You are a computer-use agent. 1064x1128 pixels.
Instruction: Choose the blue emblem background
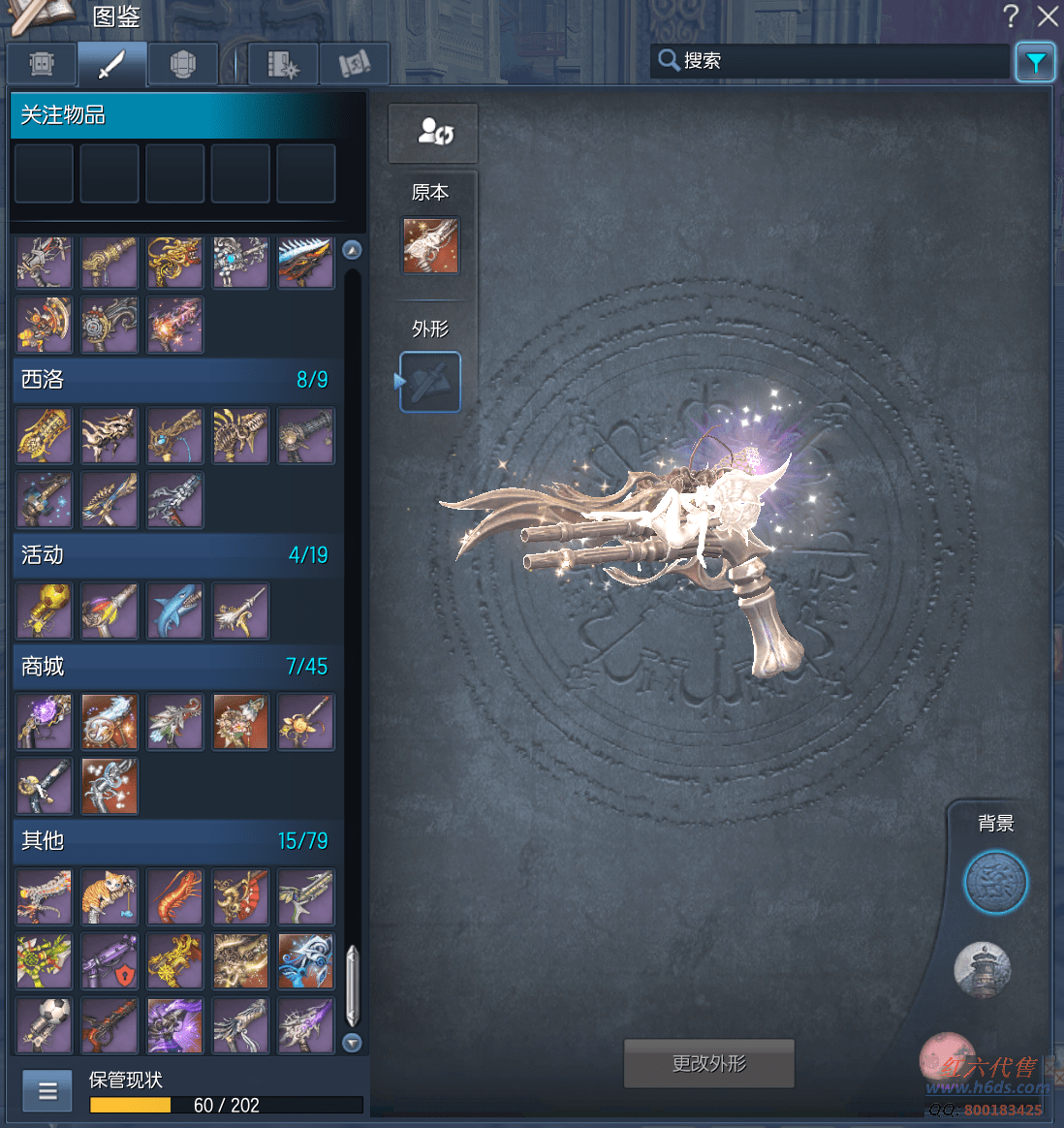(995, 883)
